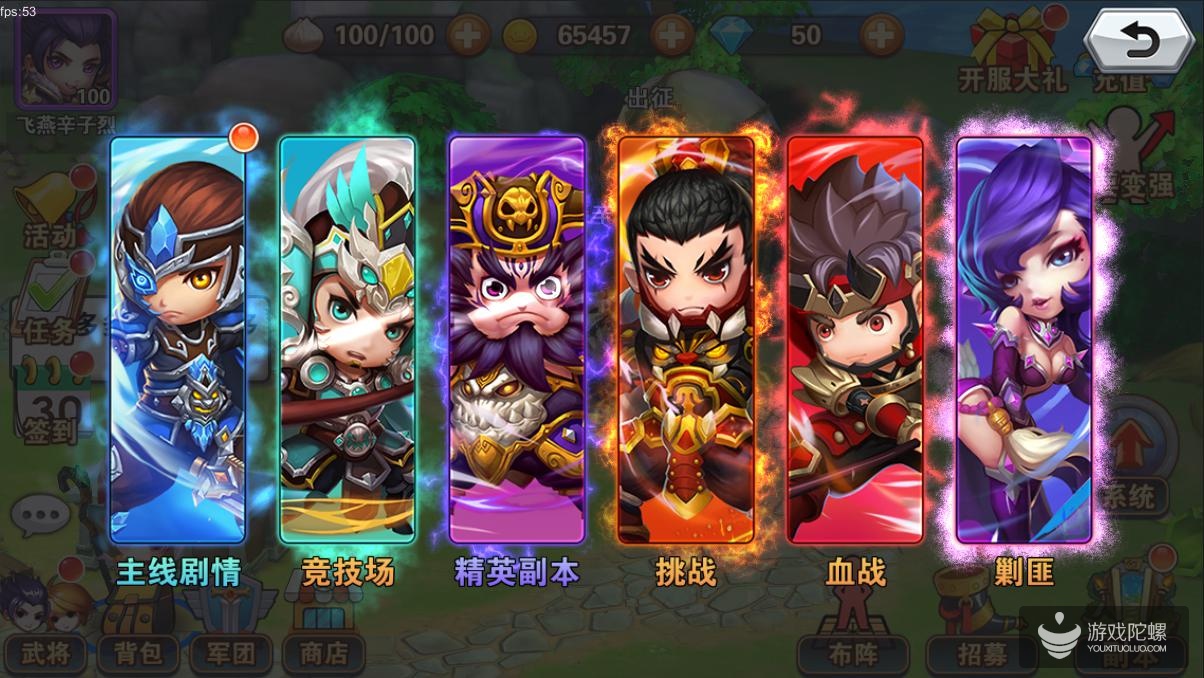Open the 武将 heroes menu
This screenshot has width=1204, height=678.
point(46,653)
